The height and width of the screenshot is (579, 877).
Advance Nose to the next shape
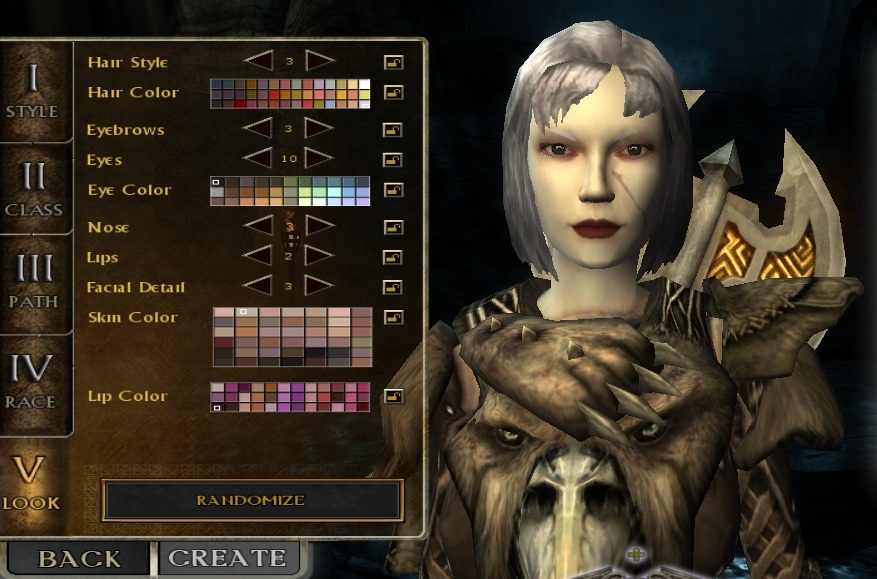tap(319, 226)
